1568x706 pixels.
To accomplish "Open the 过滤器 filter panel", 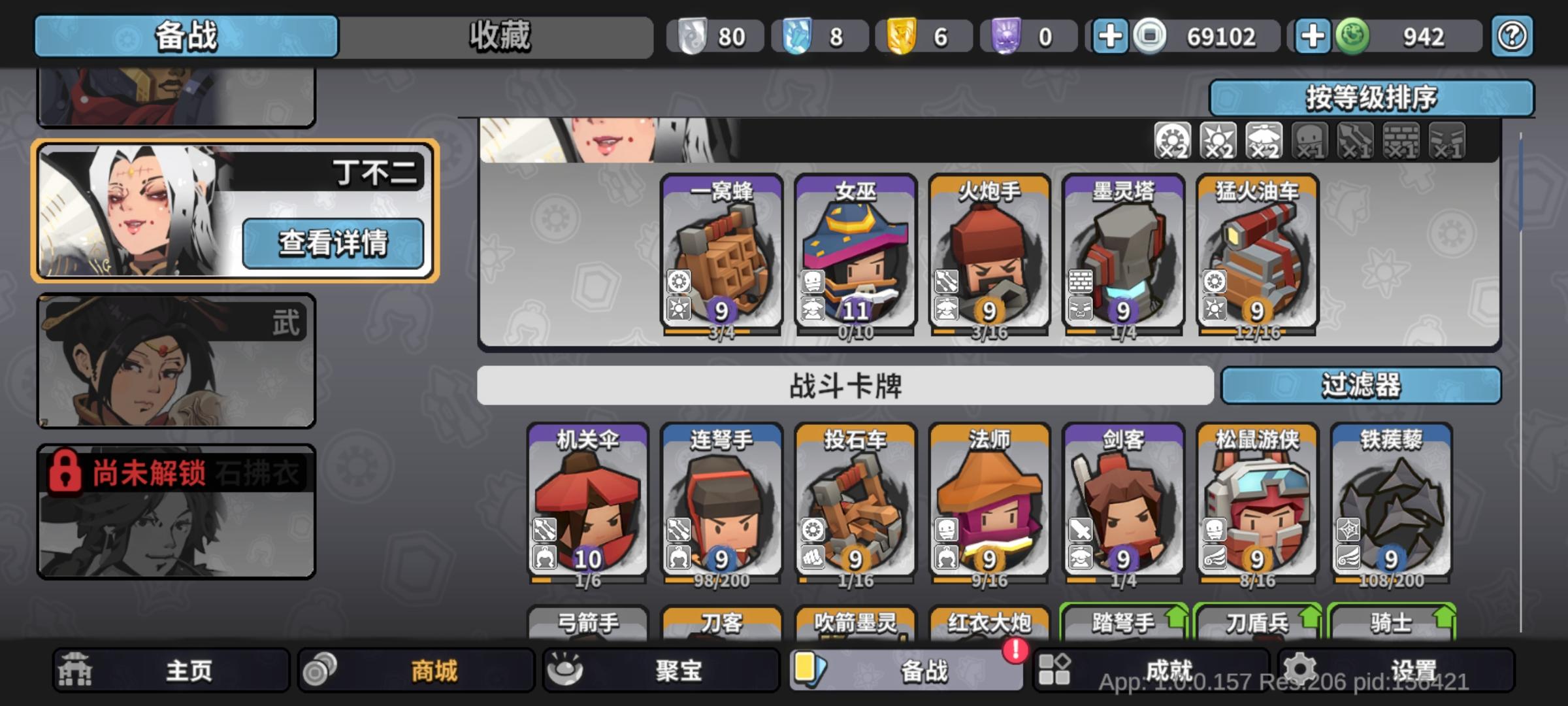I will [1361, 387].
